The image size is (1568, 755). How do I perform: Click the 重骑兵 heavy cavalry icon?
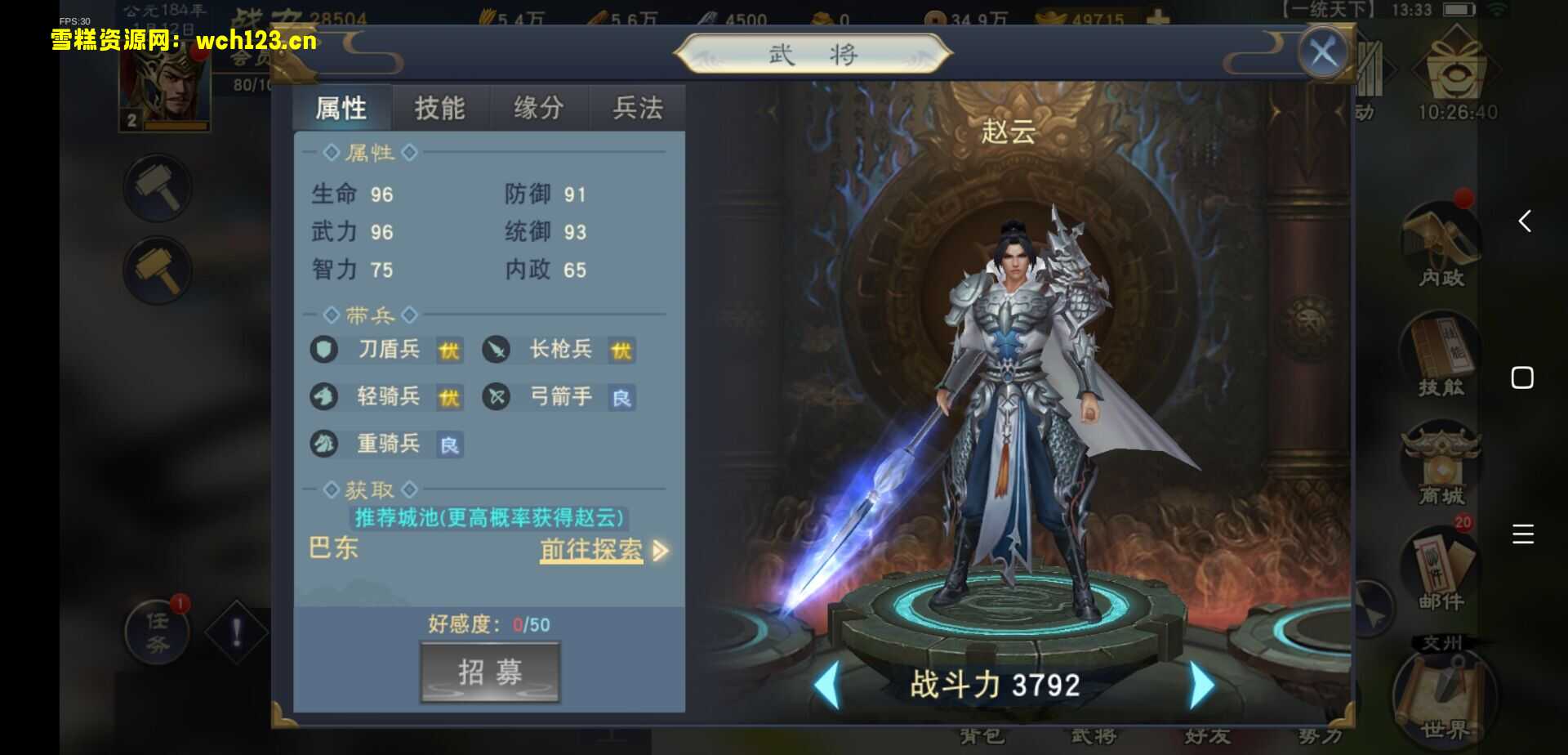[323, 444]
